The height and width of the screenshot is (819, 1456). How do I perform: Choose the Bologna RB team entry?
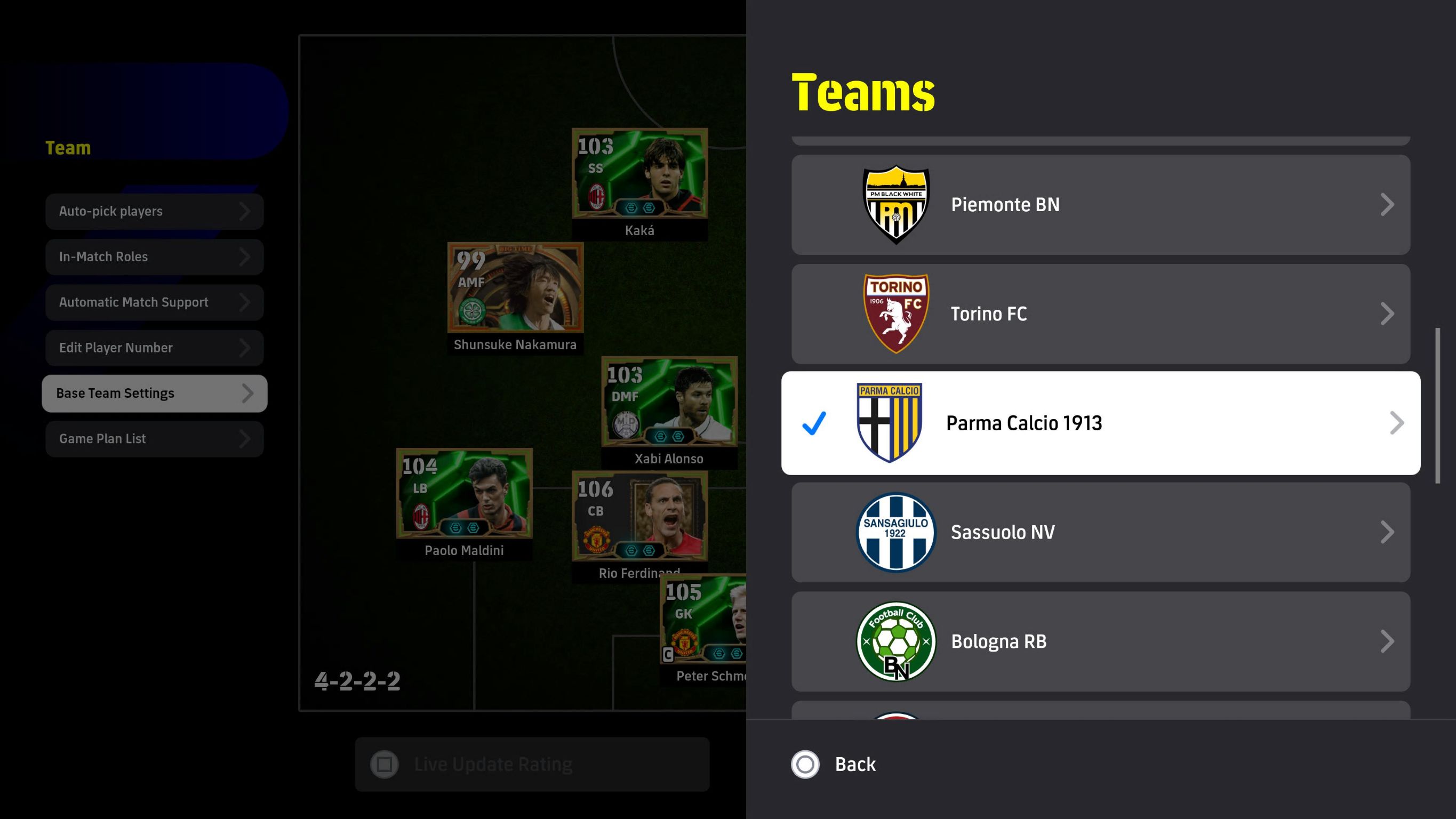1100,641
